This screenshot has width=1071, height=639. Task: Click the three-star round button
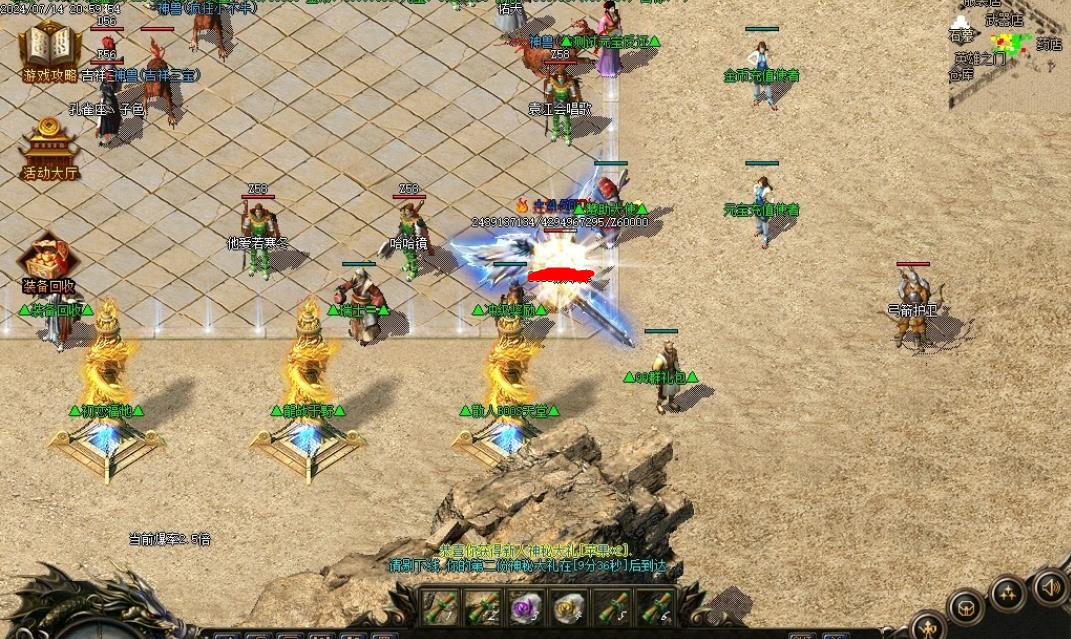tap(1007, 594)
